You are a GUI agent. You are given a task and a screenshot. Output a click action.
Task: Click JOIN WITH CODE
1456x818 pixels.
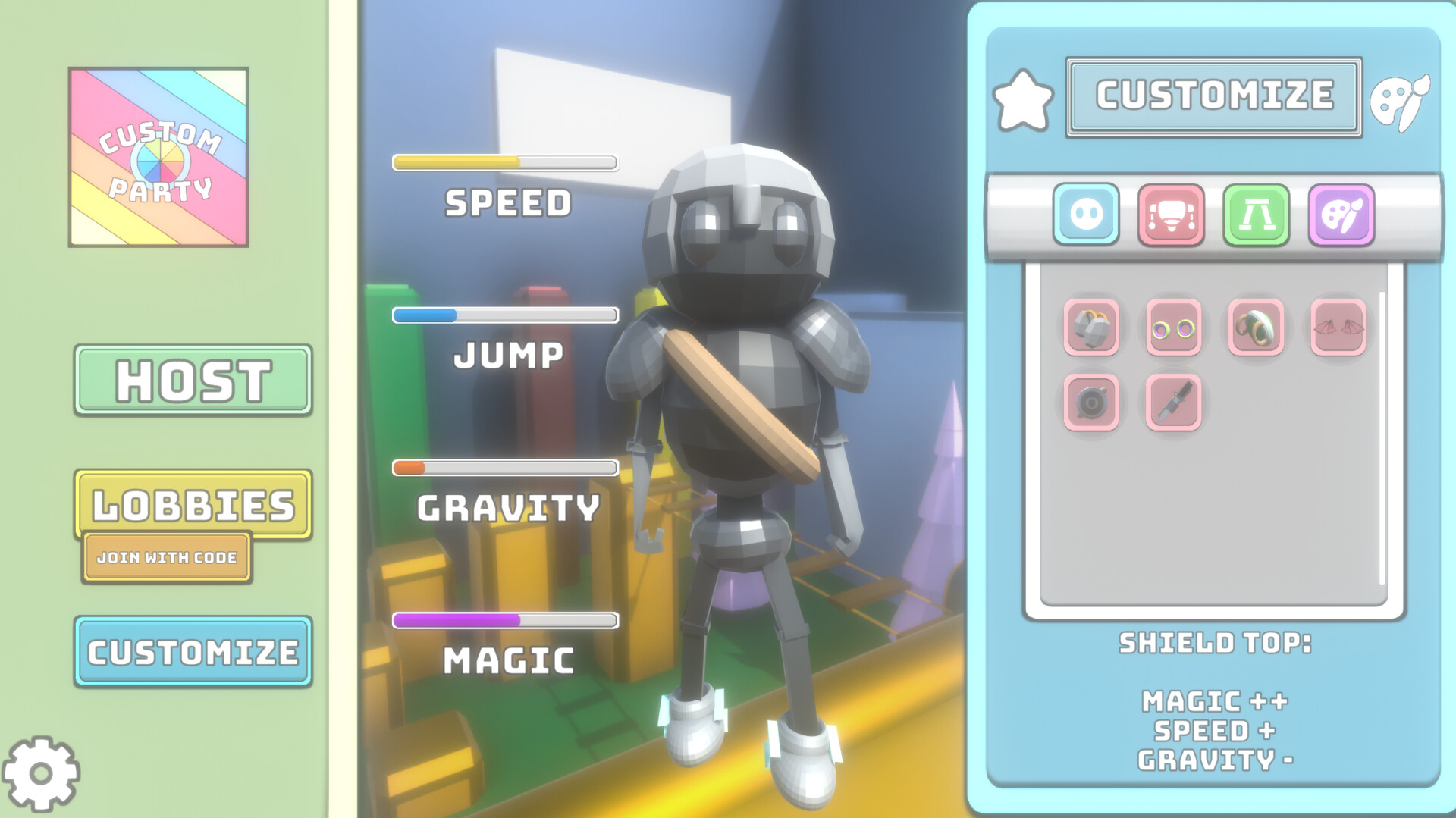(x=166, y=557)
